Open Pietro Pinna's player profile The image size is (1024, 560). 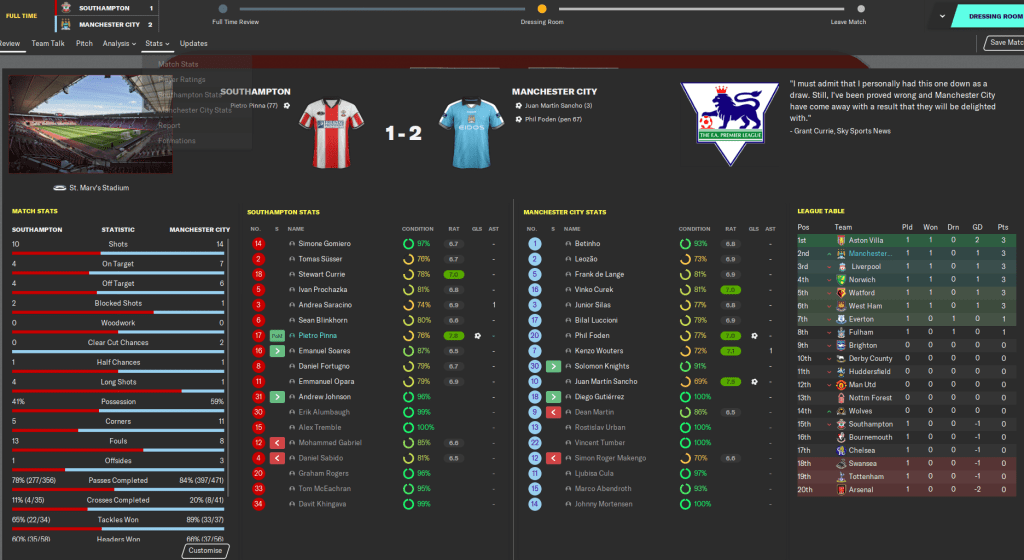coord(320,336)
